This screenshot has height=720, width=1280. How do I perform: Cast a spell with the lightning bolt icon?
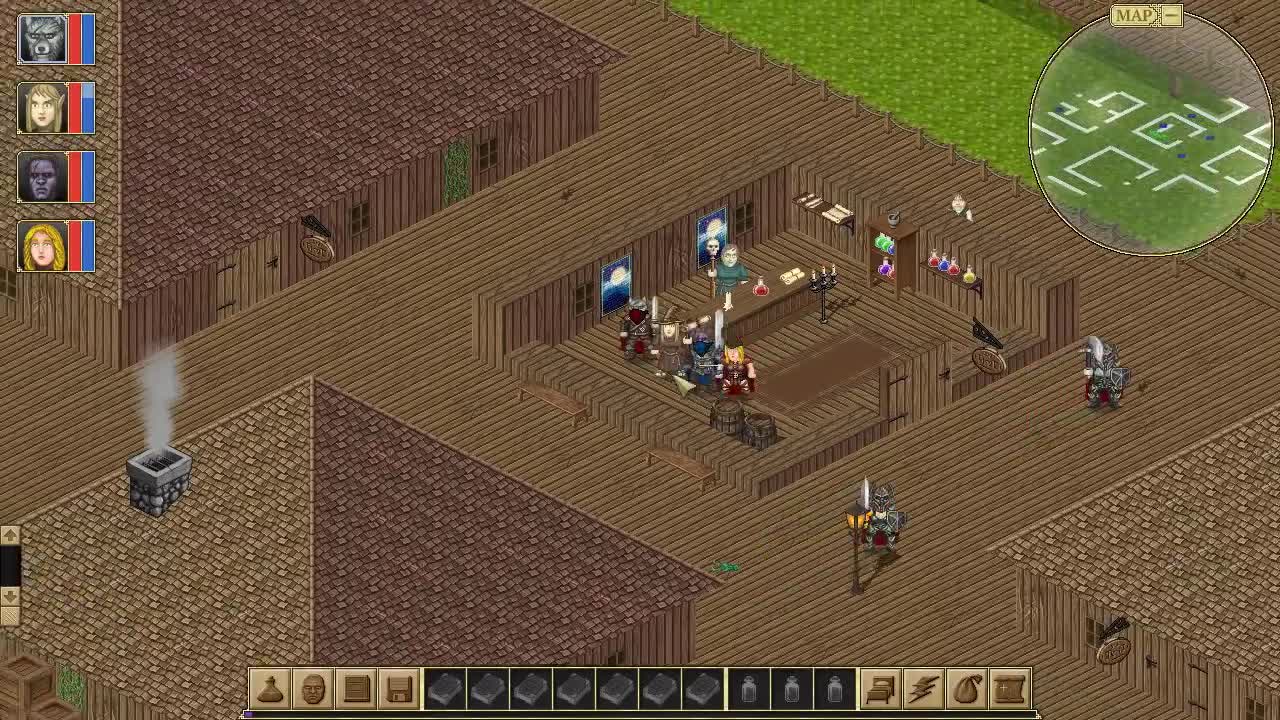[924, 688]
